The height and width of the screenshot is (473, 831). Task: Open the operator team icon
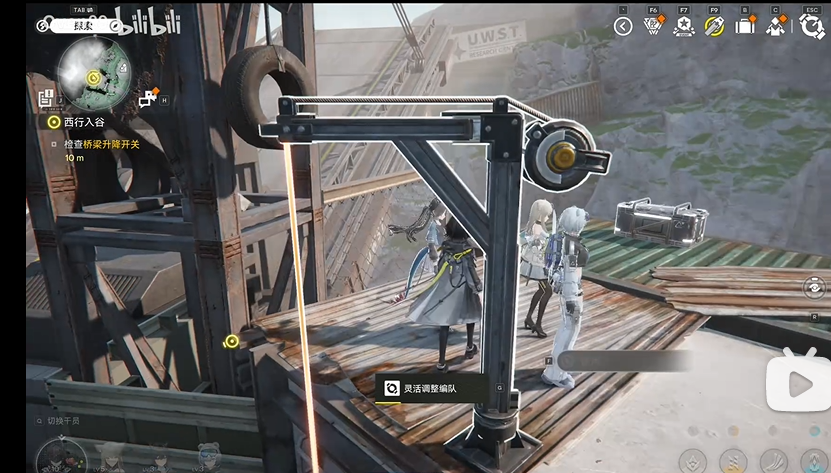tap(776, 27)
